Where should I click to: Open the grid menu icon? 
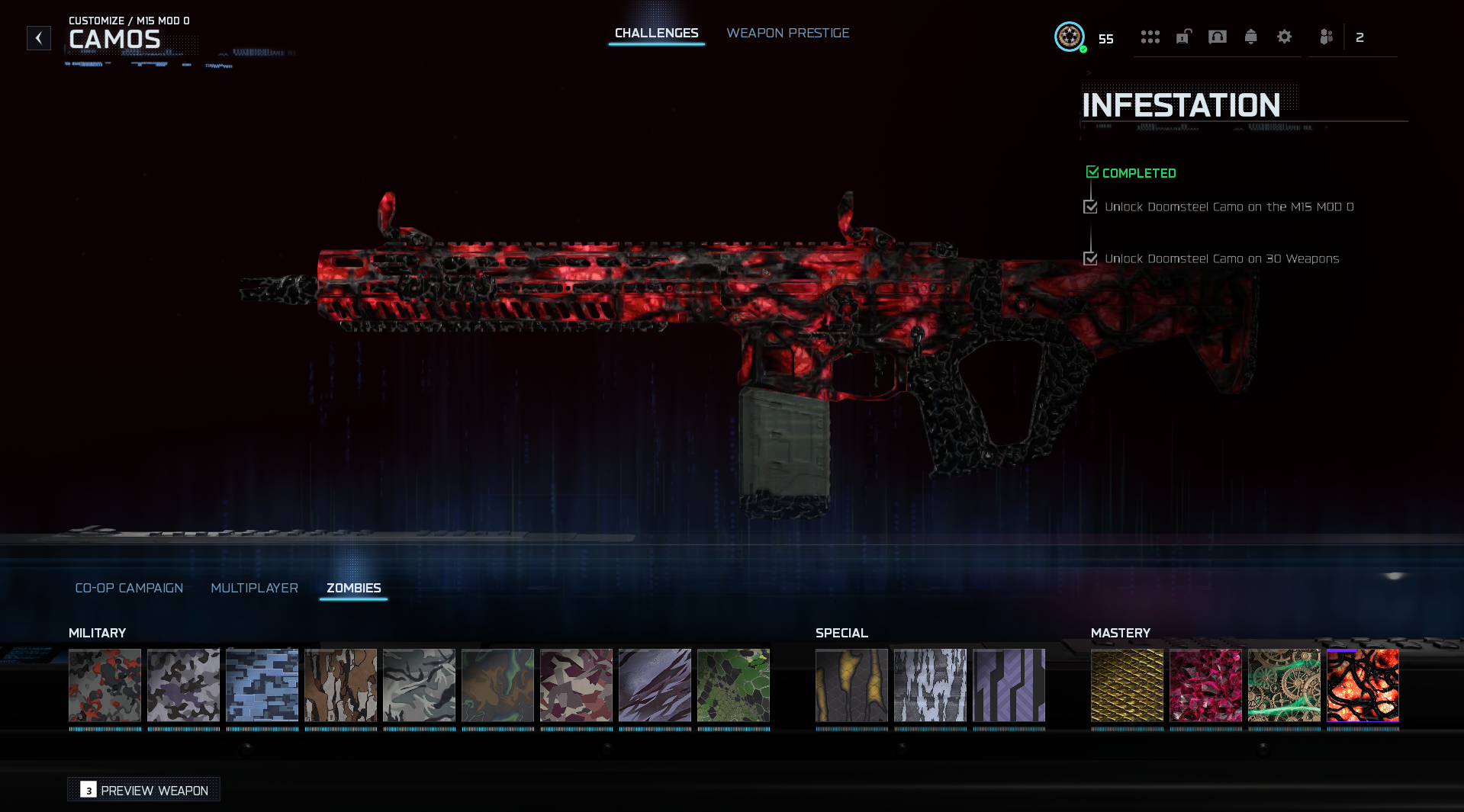click(1150, 37)
